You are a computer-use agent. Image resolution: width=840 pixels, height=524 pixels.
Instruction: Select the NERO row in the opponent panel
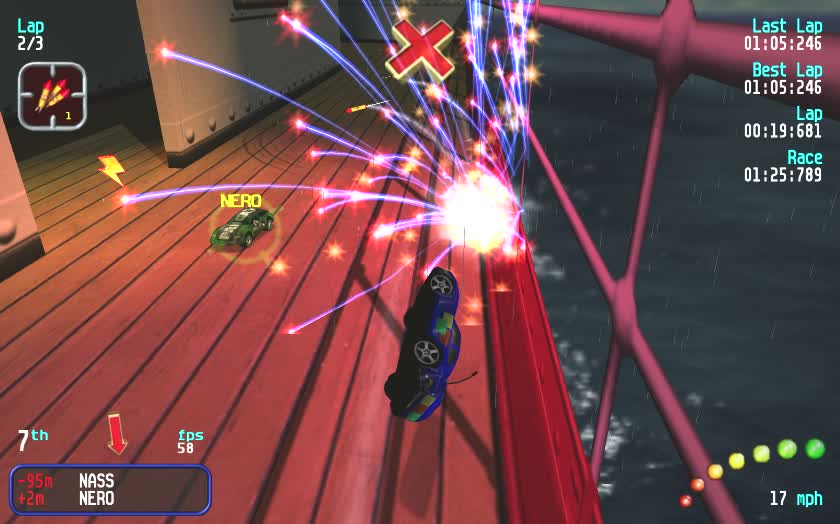click(110, 498)
